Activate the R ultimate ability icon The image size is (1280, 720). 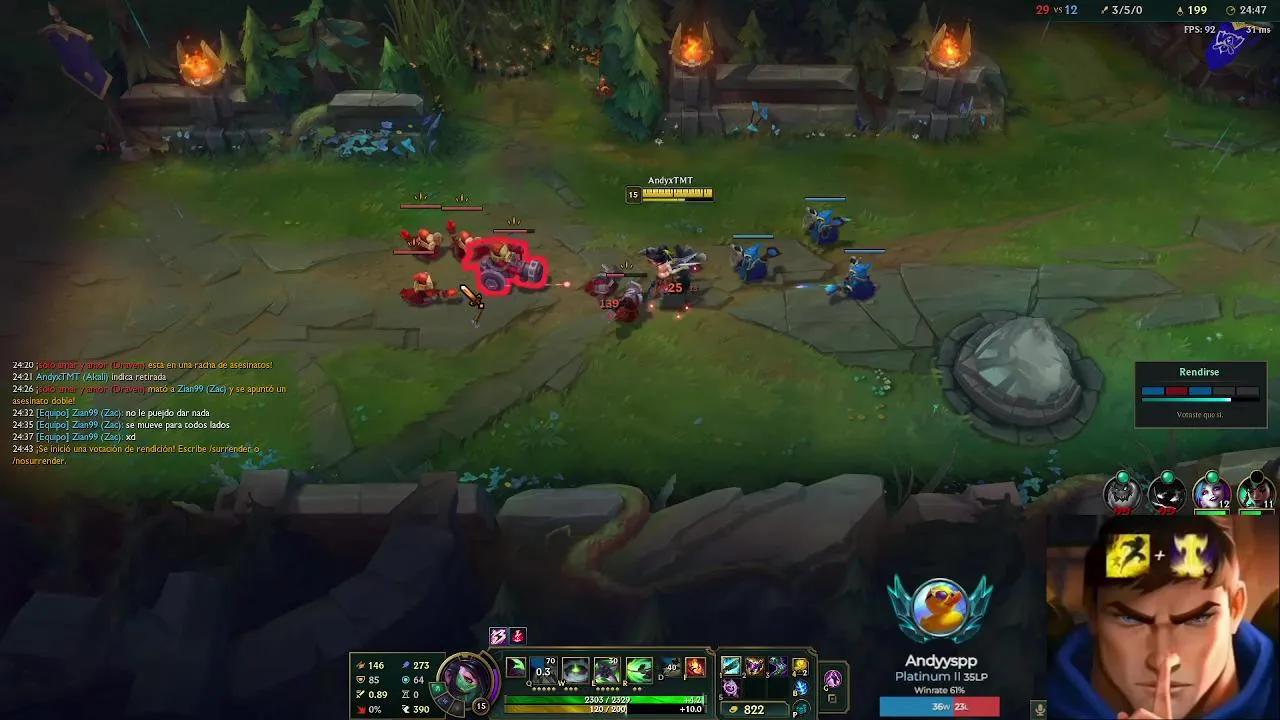[x=637, y=669]
